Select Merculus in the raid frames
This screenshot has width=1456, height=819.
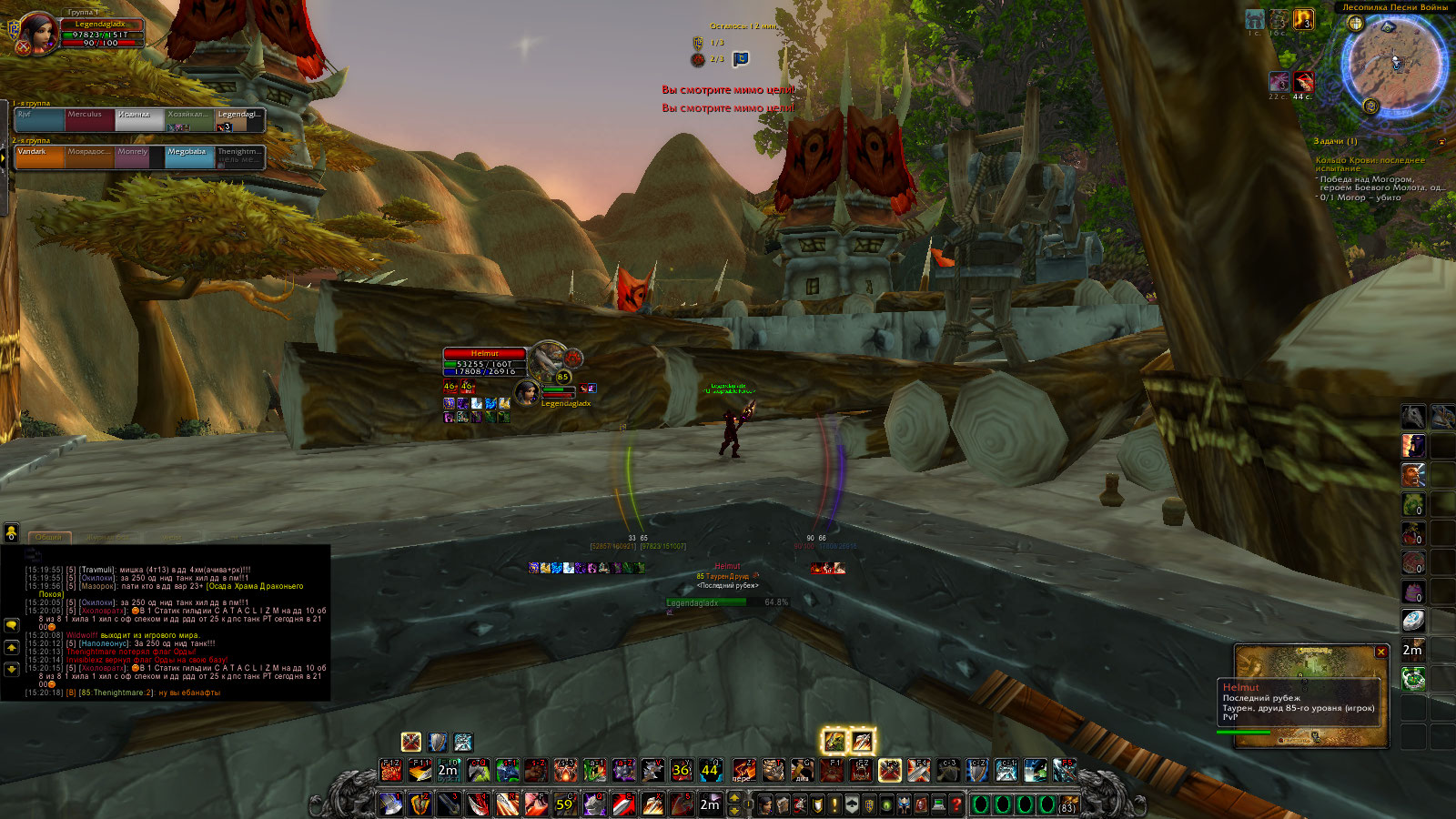coord(89,119)
